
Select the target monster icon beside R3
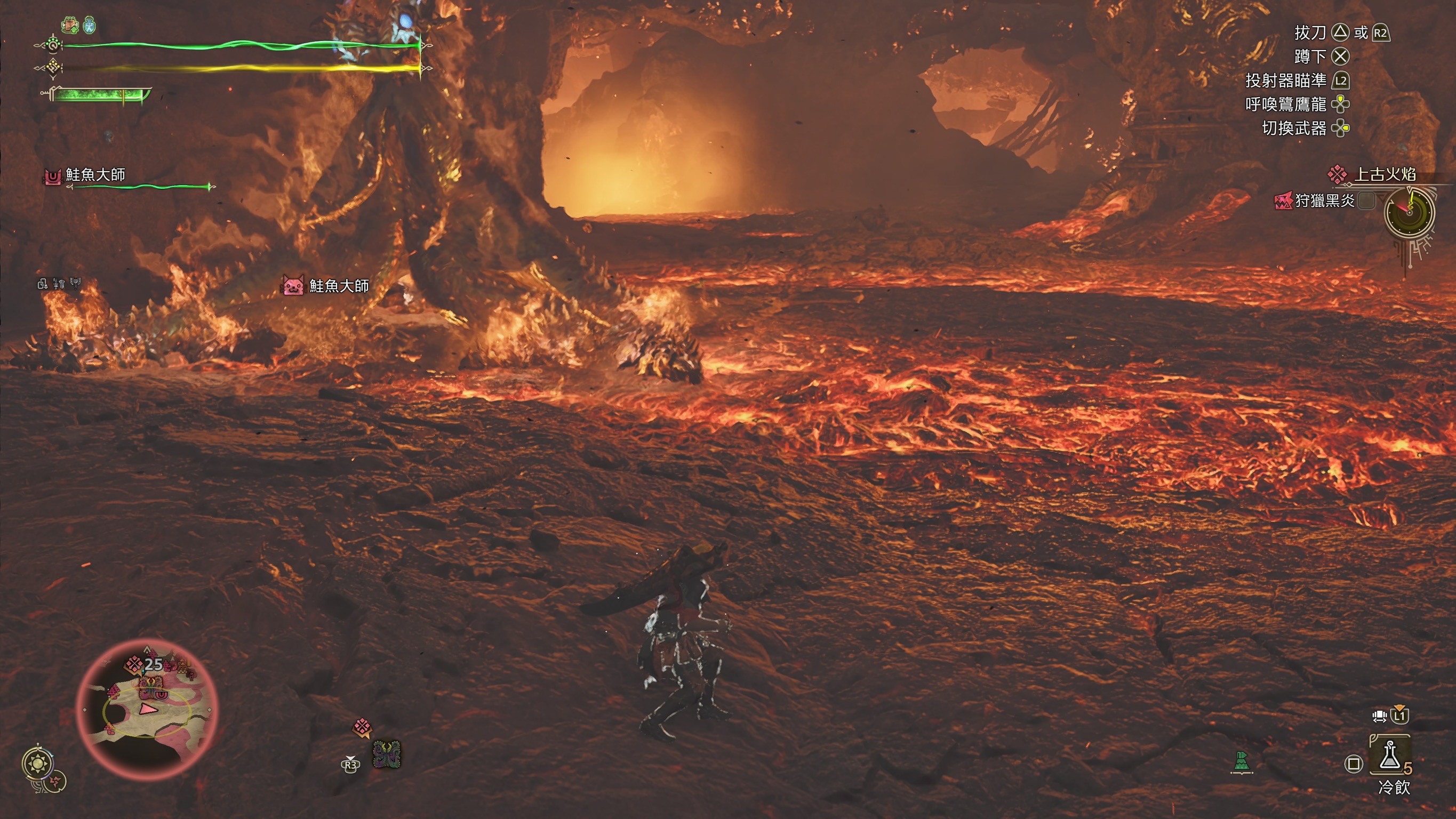click(x=387, y=754)
